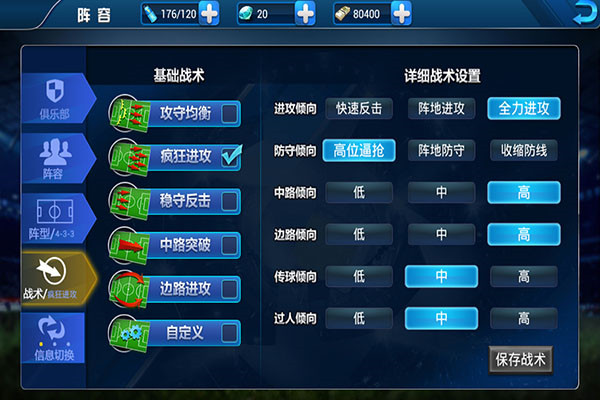This screenshot has height=400, width=600.
Task: Set attack tendency to 阵地进攻
Action: click(441, 108)
